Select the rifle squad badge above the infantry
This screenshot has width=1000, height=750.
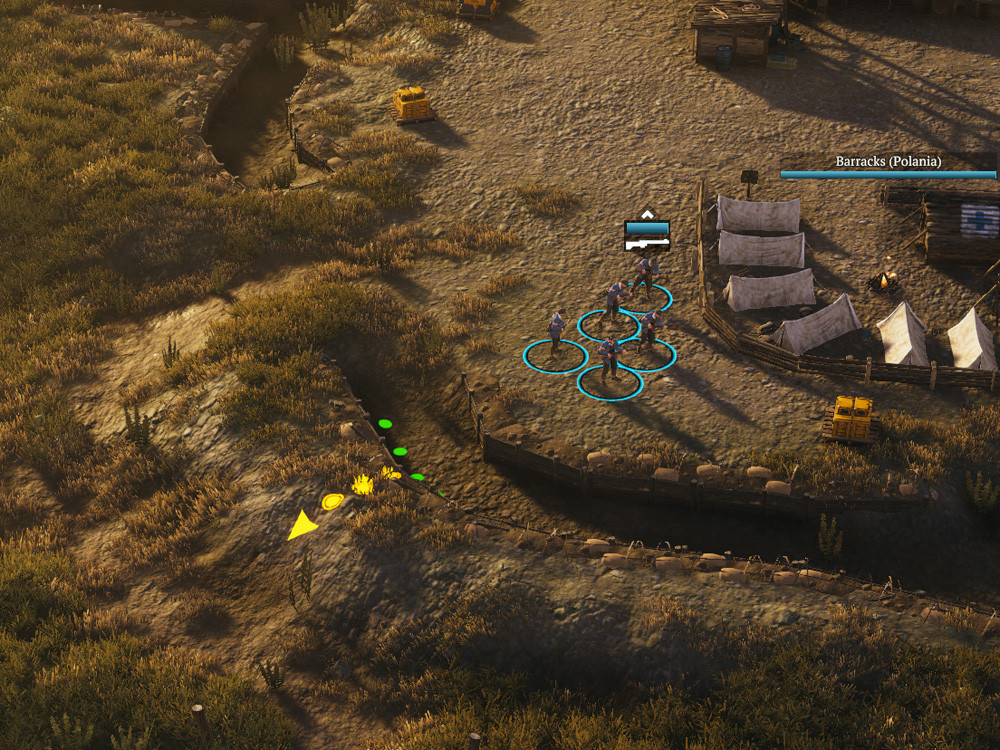point(647,235)
